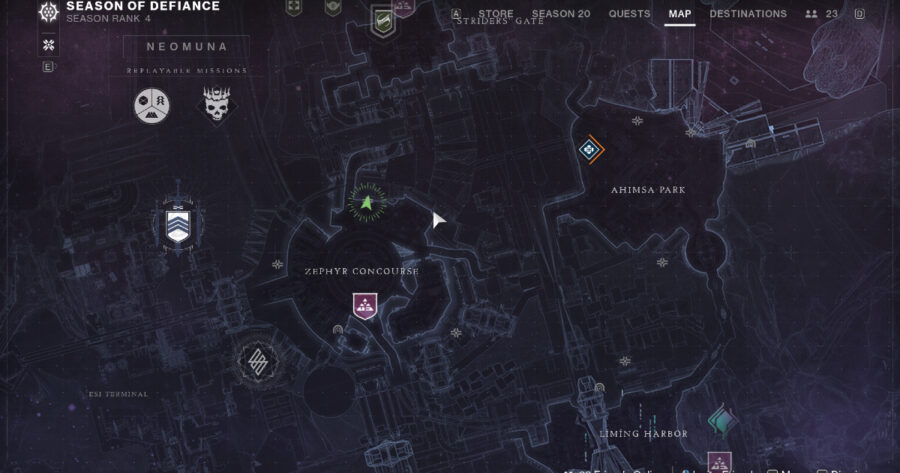Viewport: 900px width, 473px height.
Task: Choose the Liming Harbor landing zone marker
Action: (719, 462)
